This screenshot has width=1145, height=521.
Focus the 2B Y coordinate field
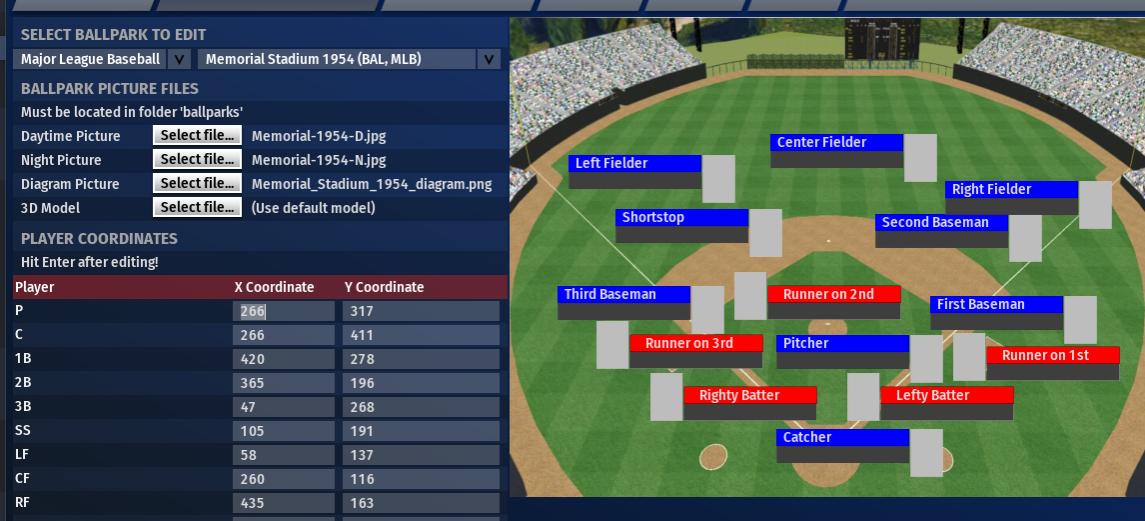point(421,383)
